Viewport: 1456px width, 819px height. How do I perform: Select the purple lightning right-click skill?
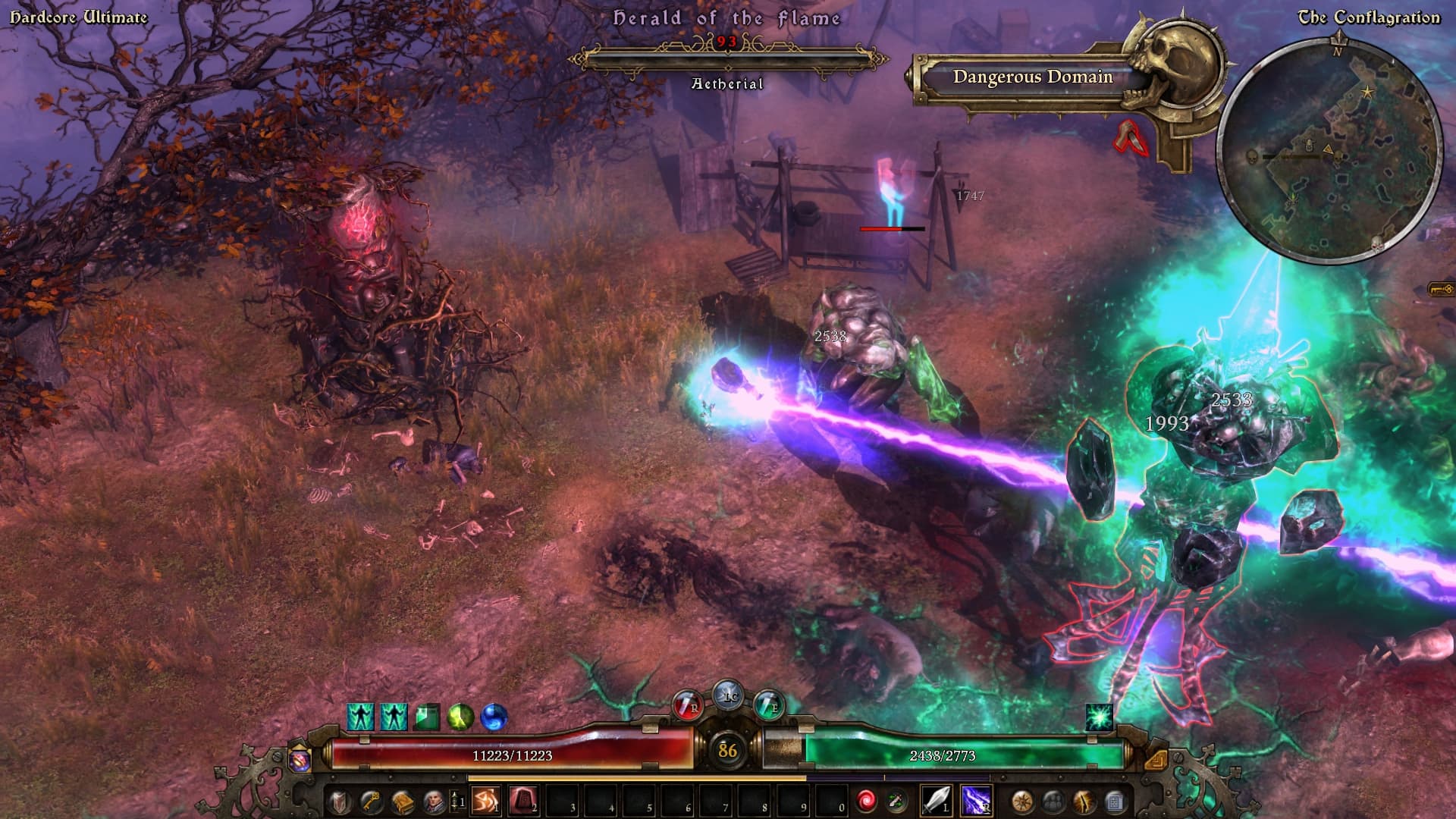[x=976, y=801]
